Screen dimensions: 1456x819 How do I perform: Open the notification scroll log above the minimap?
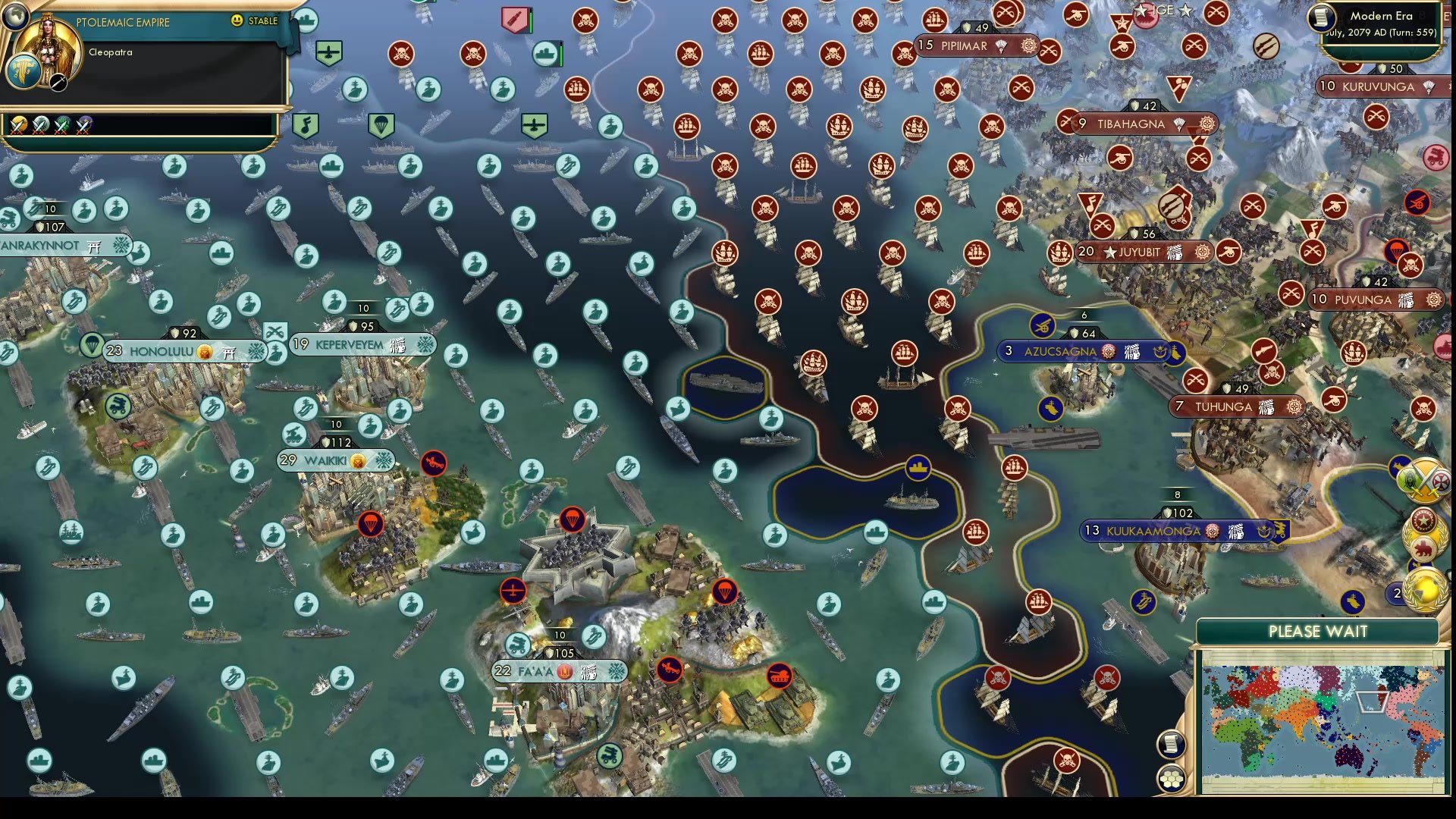tap(1172, 743)
